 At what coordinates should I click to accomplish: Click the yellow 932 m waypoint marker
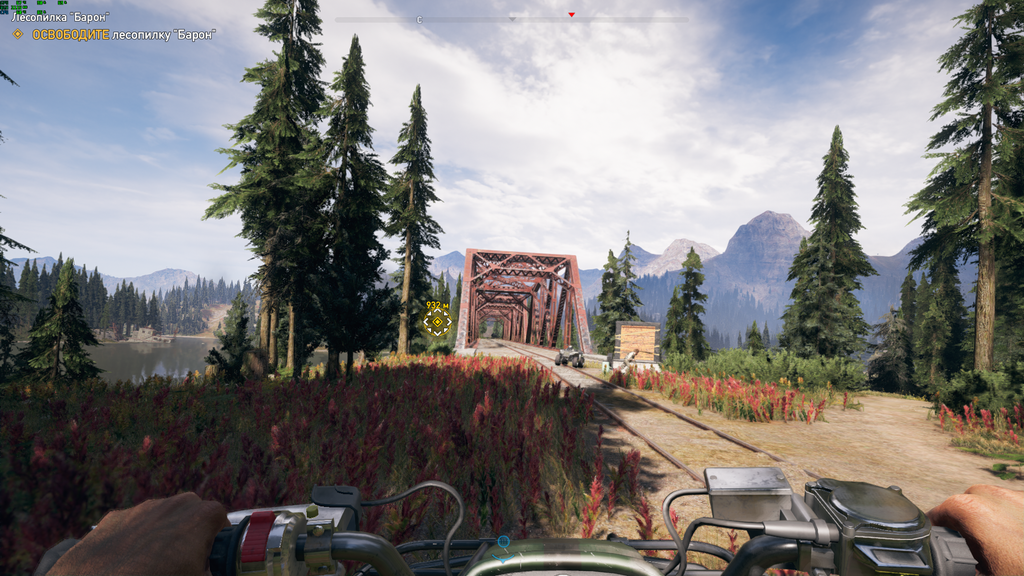click(x=436, y=322)
